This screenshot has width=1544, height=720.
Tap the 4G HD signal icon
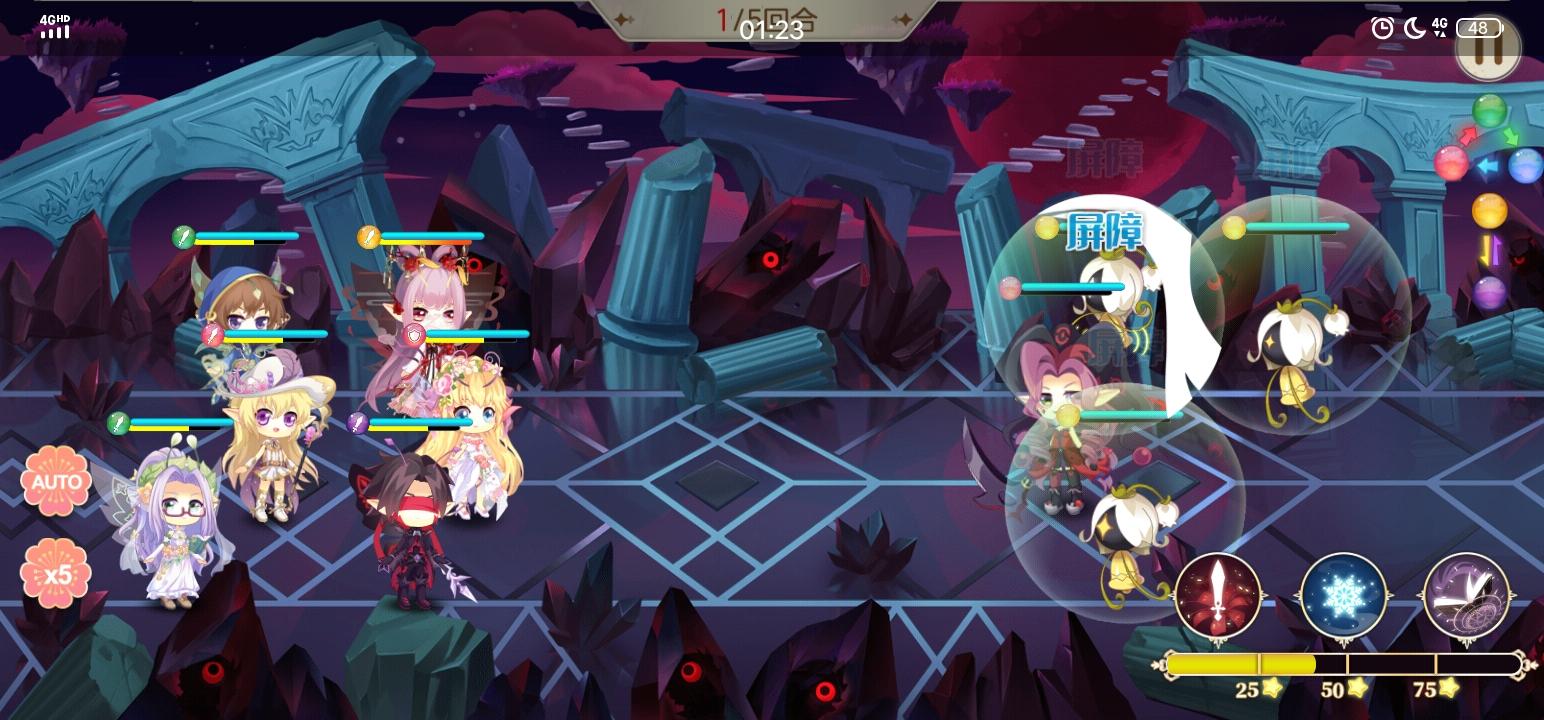[x=52, y=25]
